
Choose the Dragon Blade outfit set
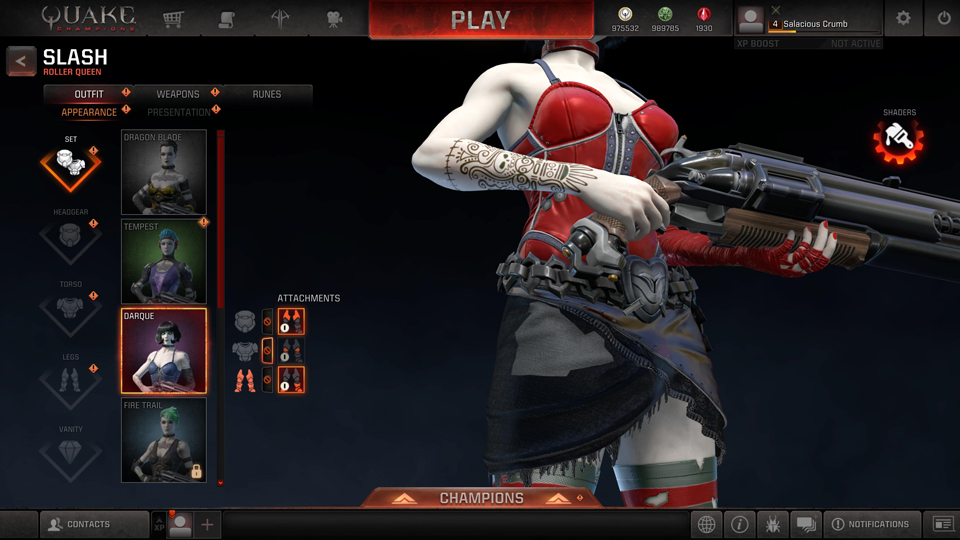[164, 172]
